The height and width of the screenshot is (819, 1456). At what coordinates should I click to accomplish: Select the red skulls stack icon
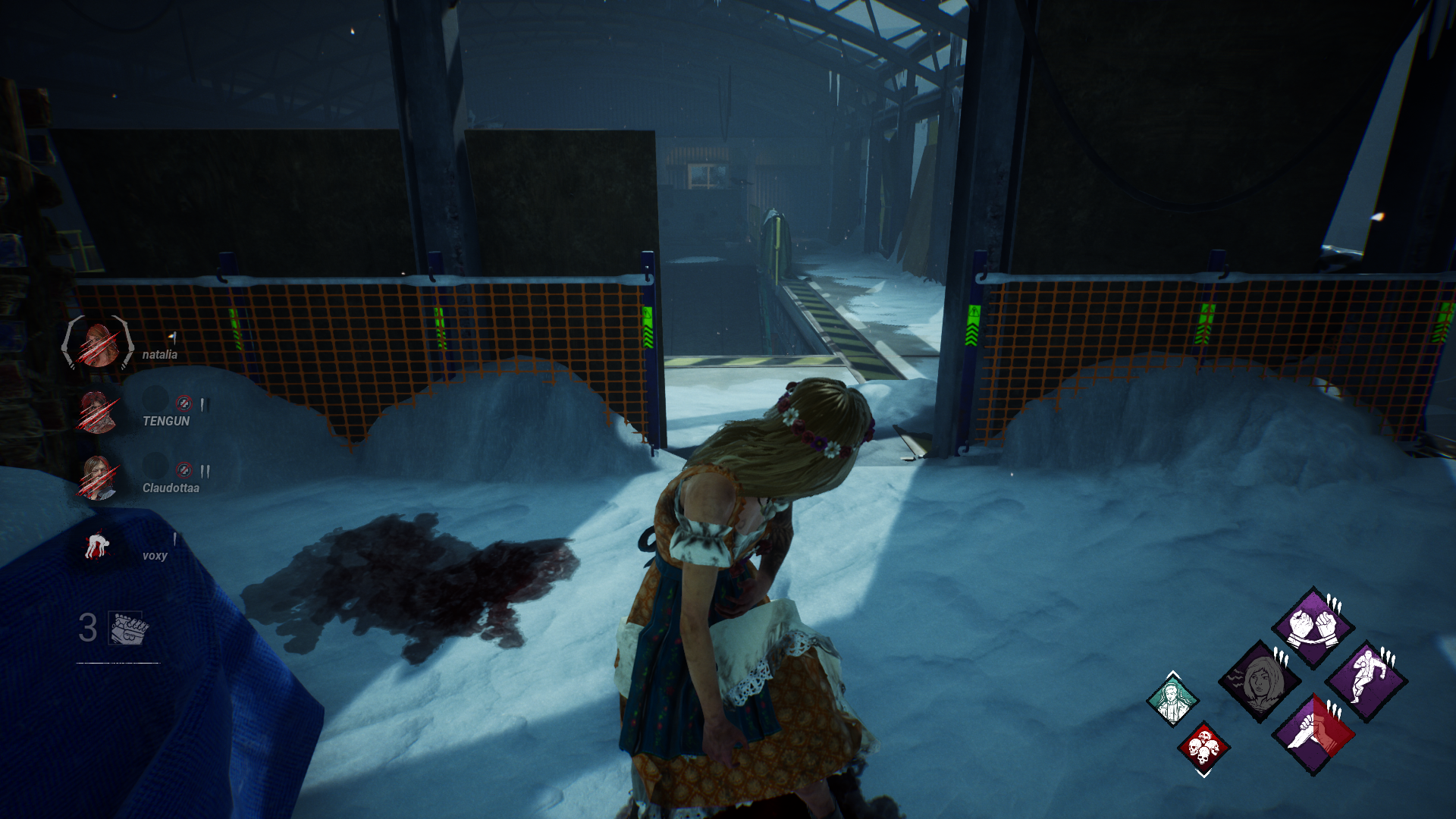tap(1202, 748)
